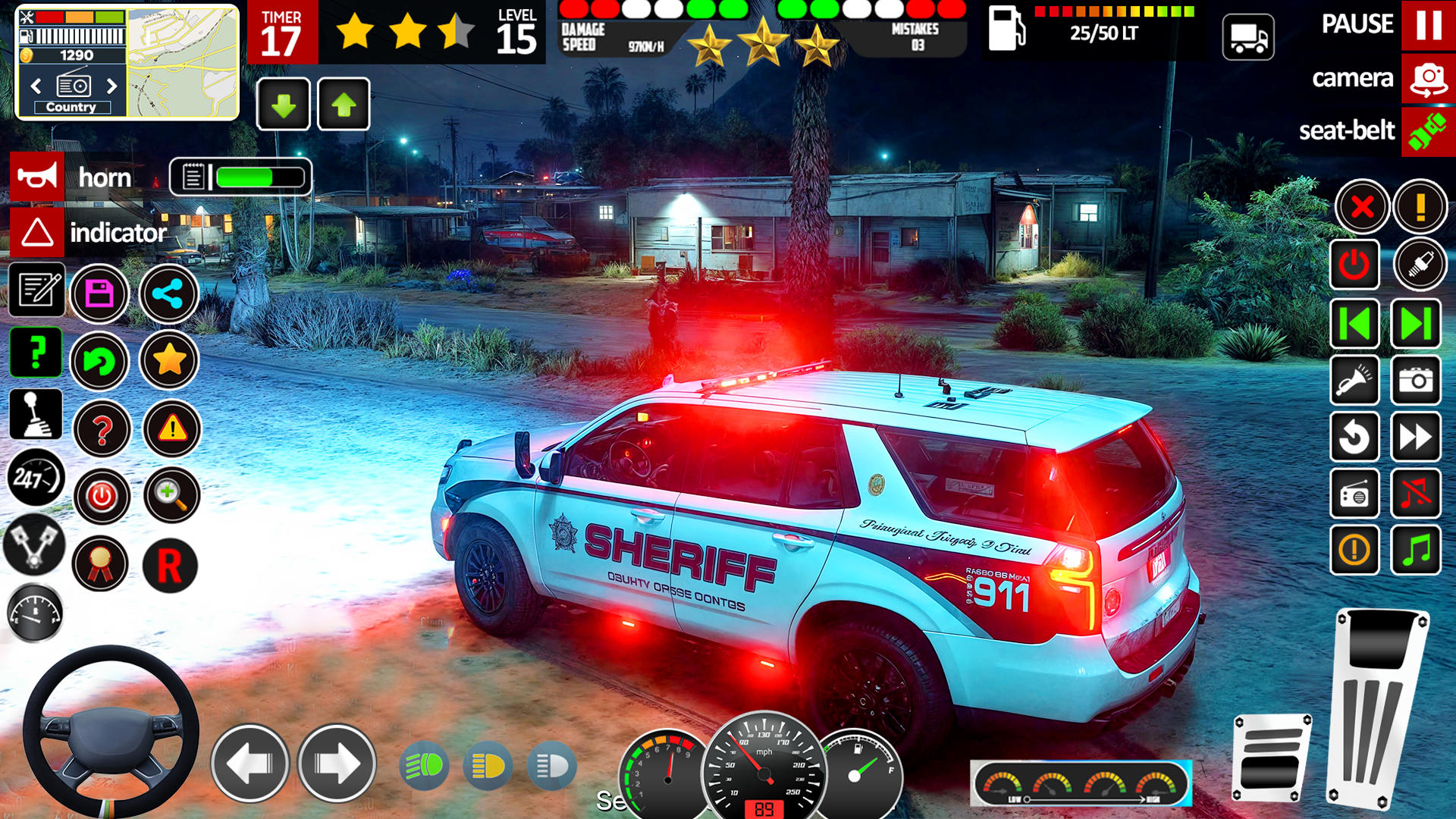Pause the game
Image resolution: width=1456 pixels, height=819 pixels.
pos(1428,25)
